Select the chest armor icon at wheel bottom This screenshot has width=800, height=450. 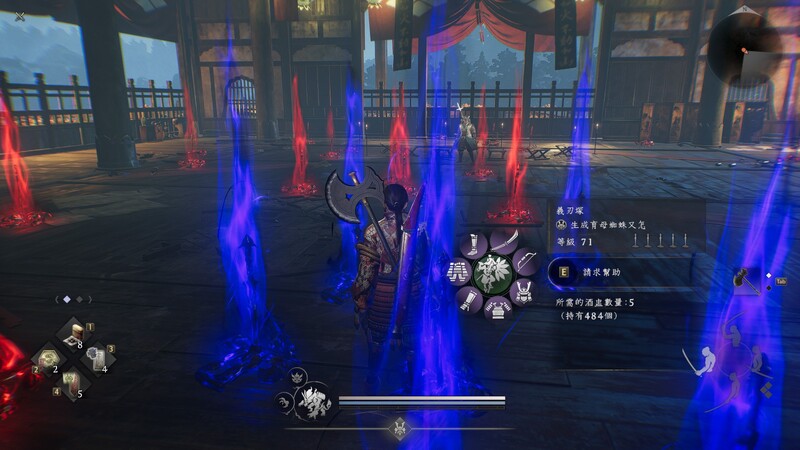[496, 309]
